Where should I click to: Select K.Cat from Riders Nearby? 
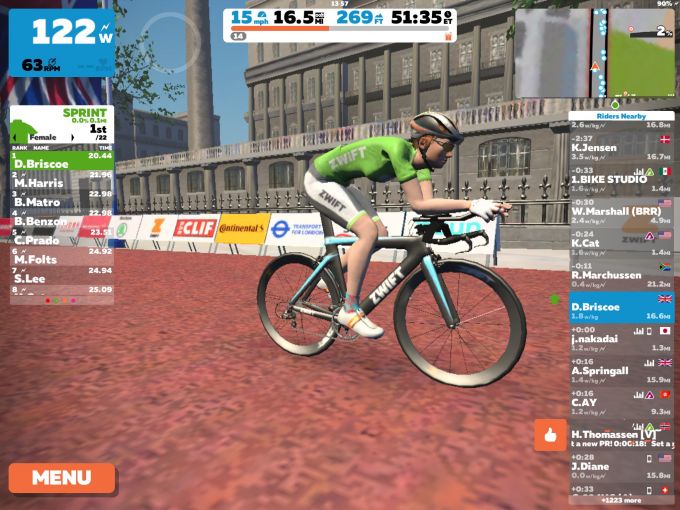(x=620, y=243)
